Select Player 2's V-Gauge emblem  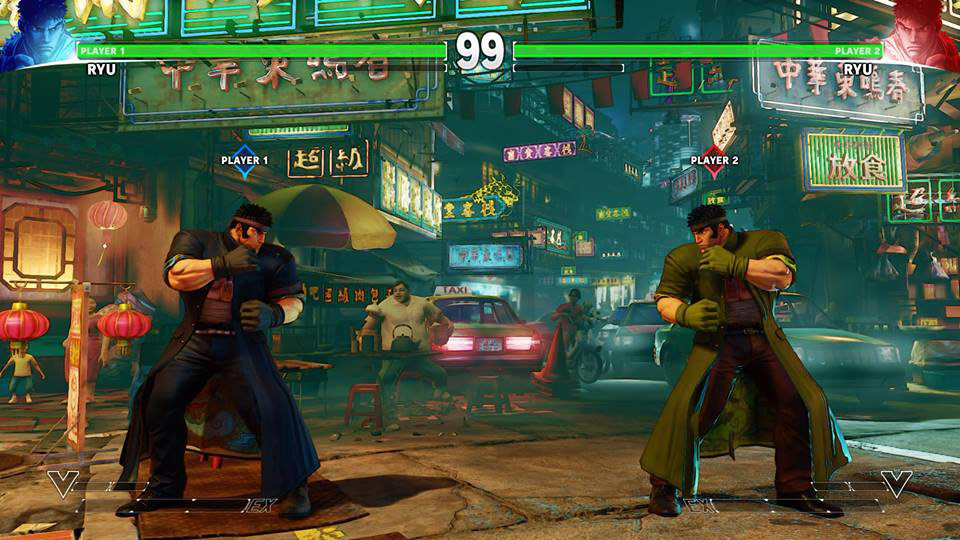click(x=896, y=484)
